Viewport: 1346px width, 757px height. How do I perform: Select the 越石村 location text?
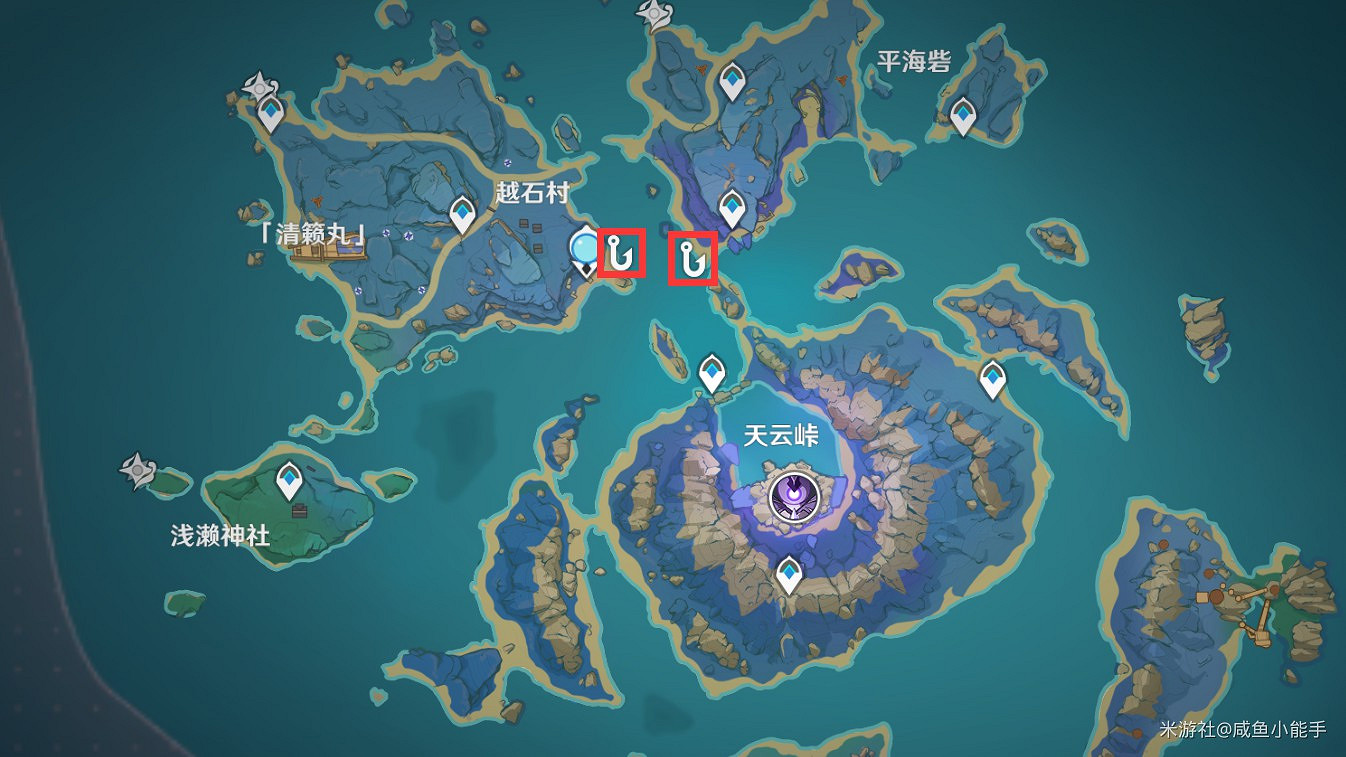click(x=531, y=190)
